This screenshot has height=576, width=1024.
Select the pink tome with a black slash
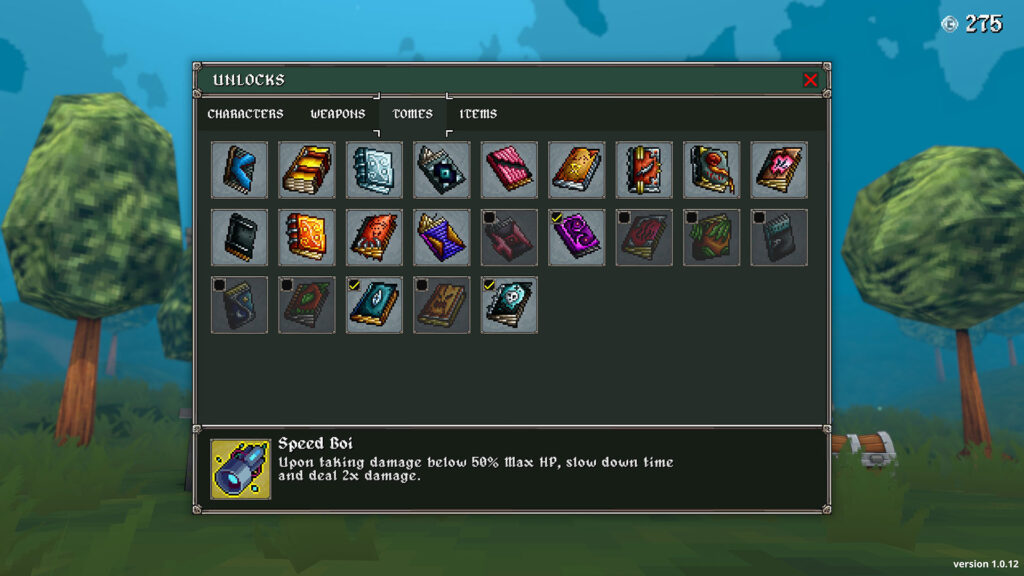510,169
